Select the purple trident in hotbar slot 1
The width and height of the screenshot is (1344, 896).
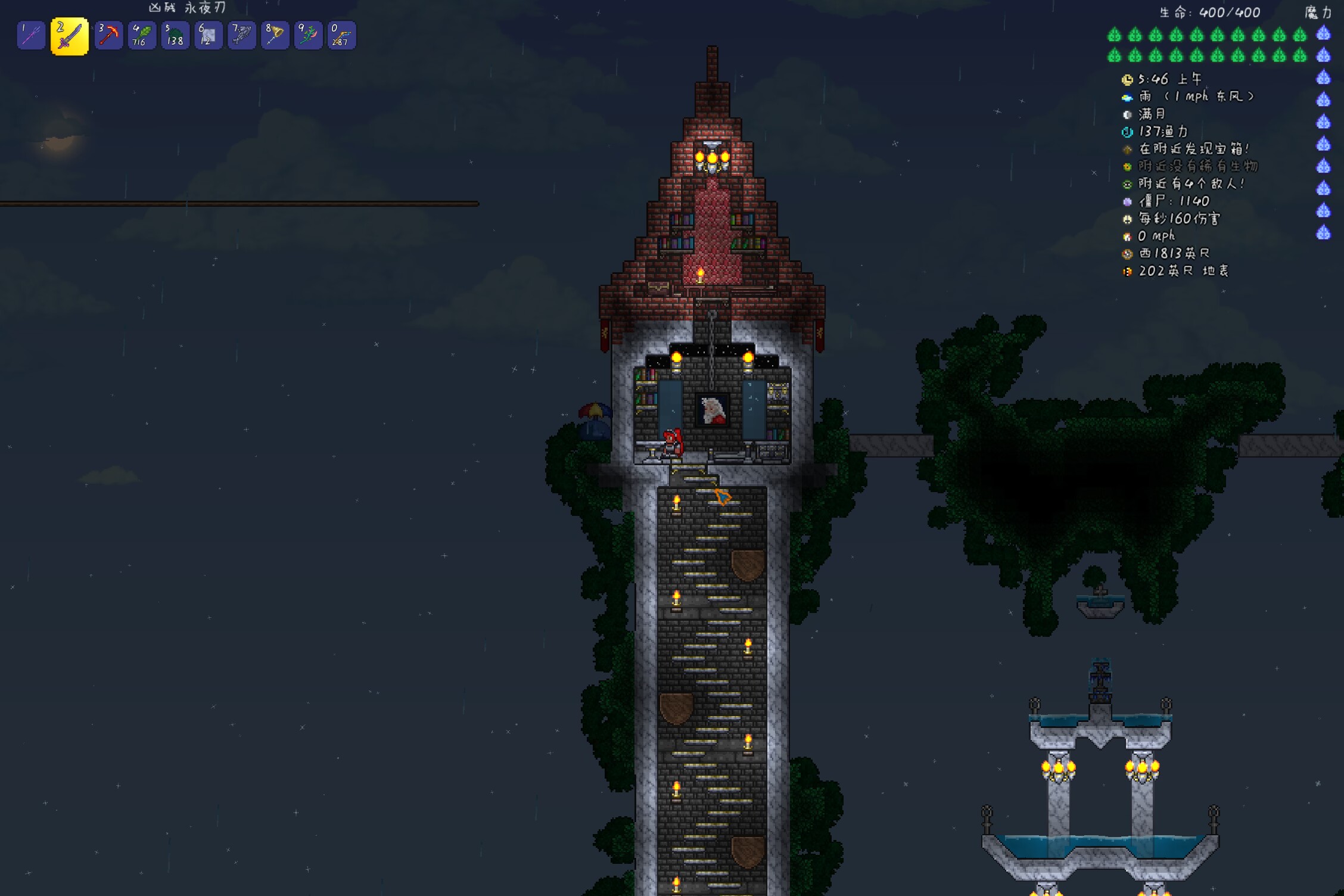pyautogui.click(x=31, y=36)
